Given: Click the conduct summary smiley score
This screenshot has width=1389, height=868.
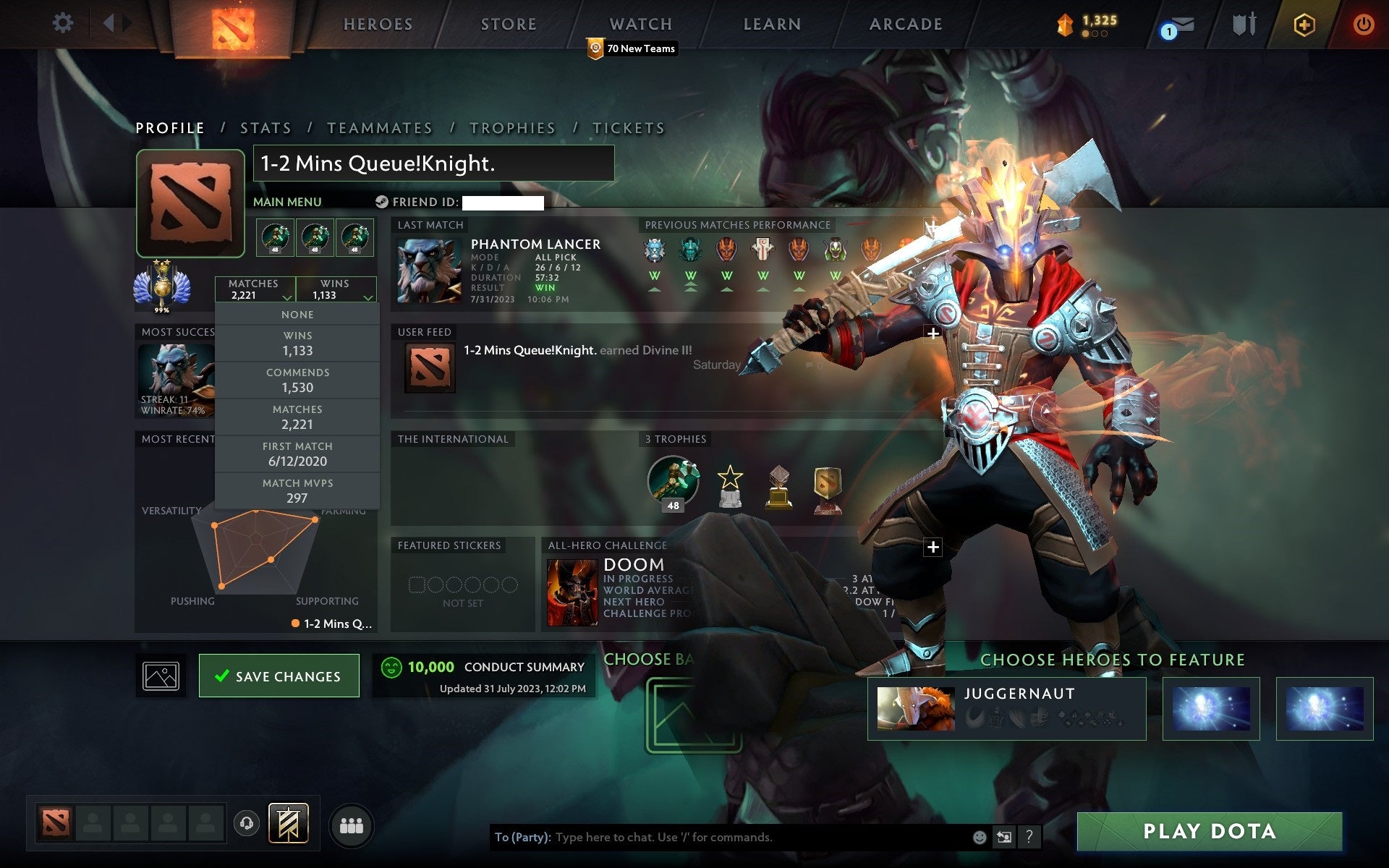Looking at the screenshot, I should point(391,667).
